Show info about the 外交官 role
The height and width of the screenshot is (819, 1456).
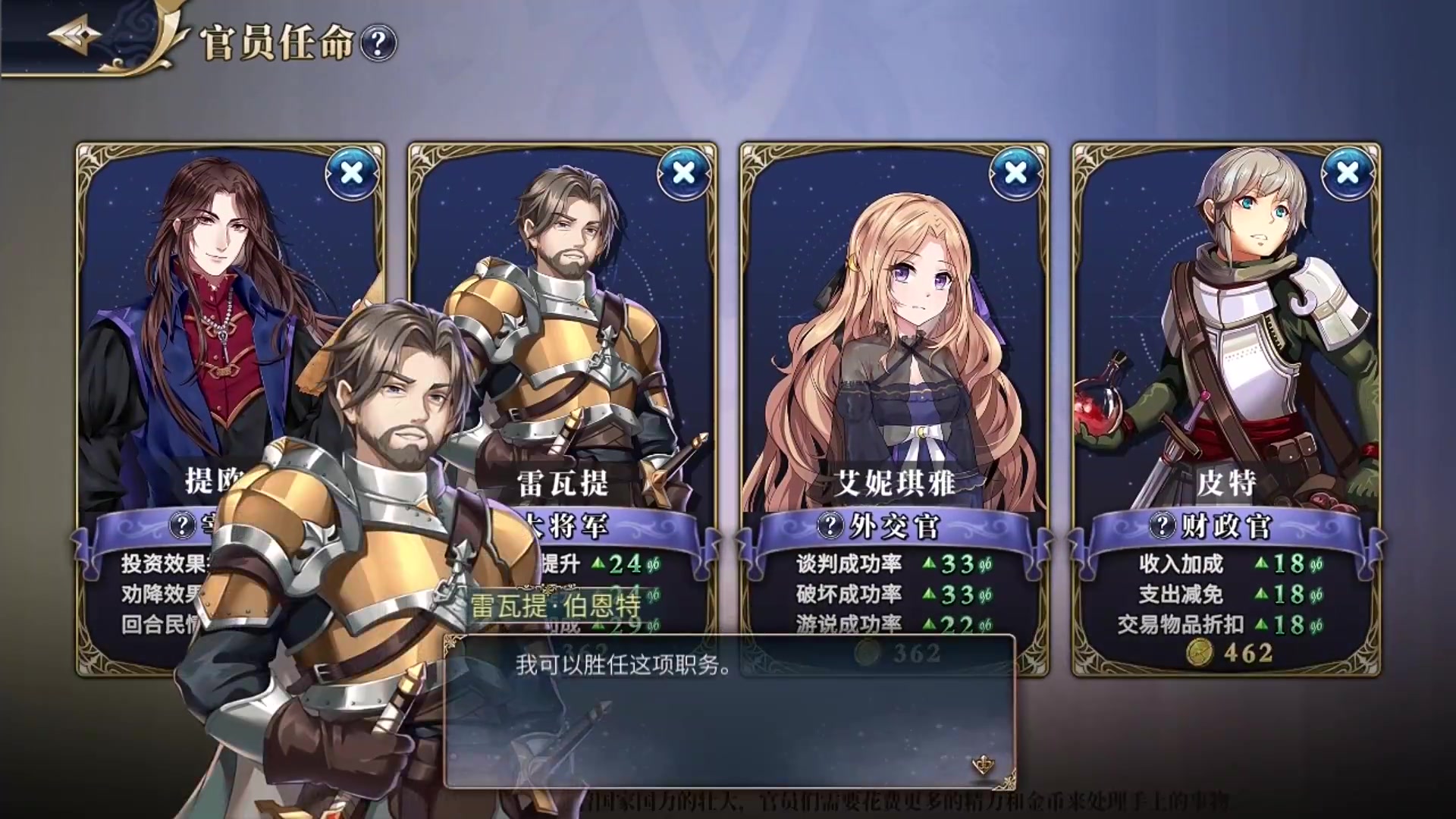coord(830,526)
